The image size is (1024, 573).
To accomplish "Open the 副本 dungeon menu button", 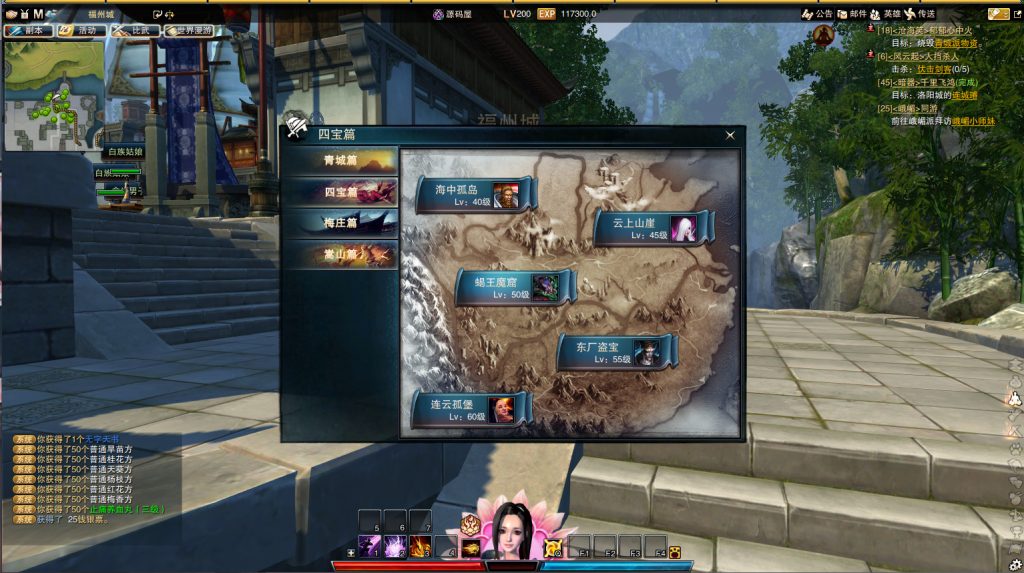I will (28, 31).
